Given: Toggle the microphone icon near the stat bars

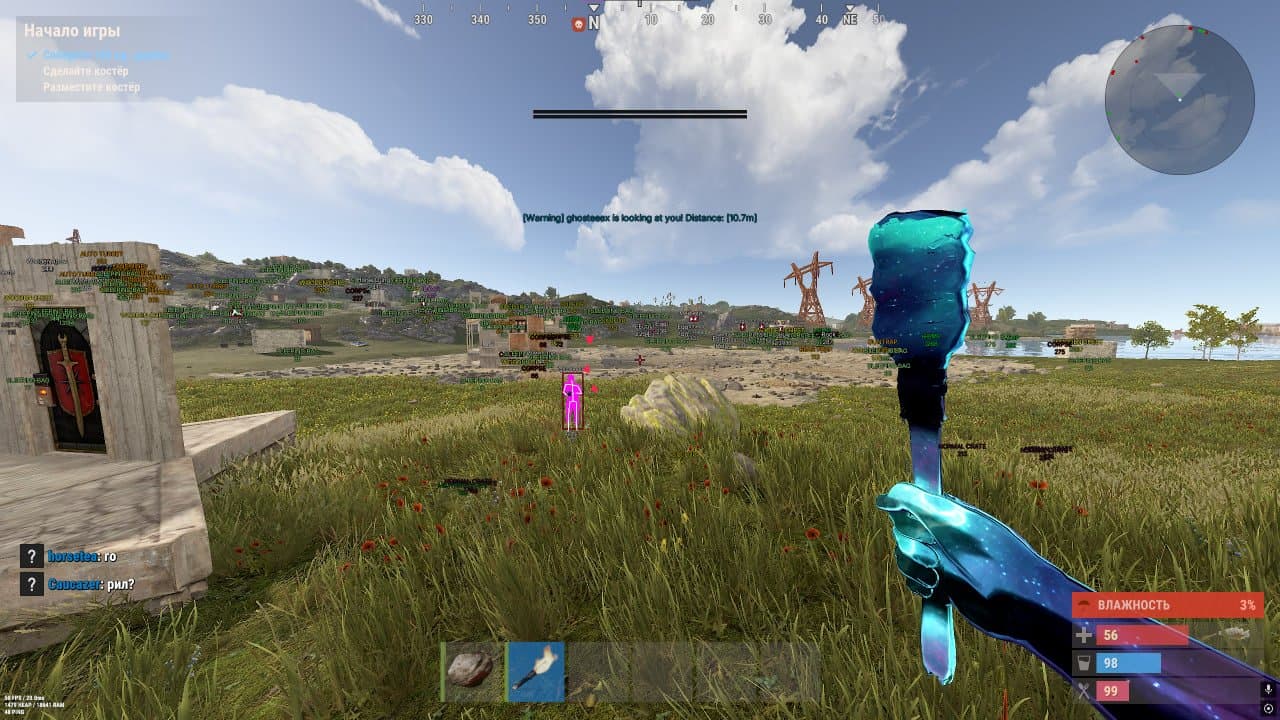Looking at the screenshot, I should tap(1268, 689).
